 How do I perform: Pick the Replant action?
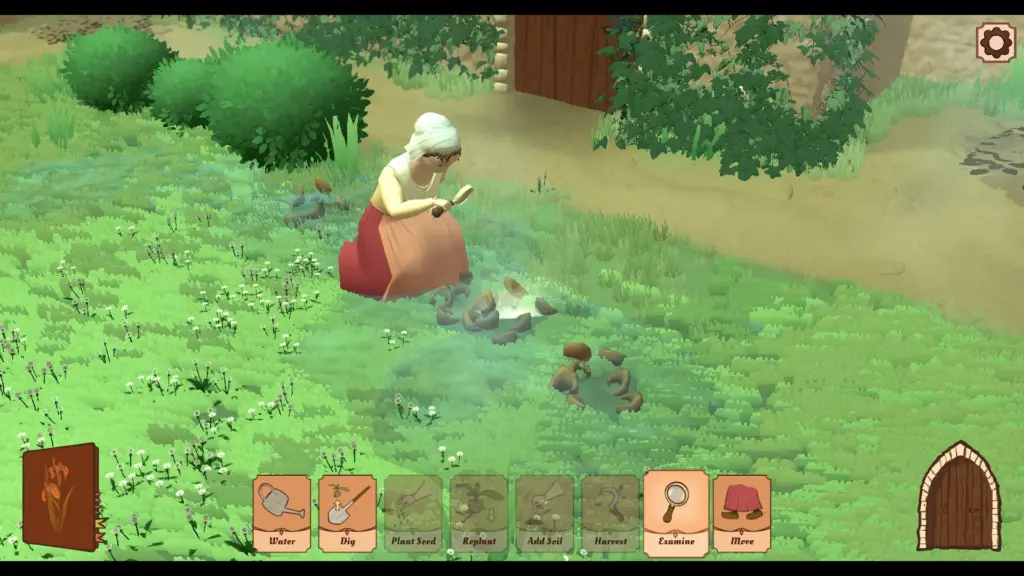479,513
